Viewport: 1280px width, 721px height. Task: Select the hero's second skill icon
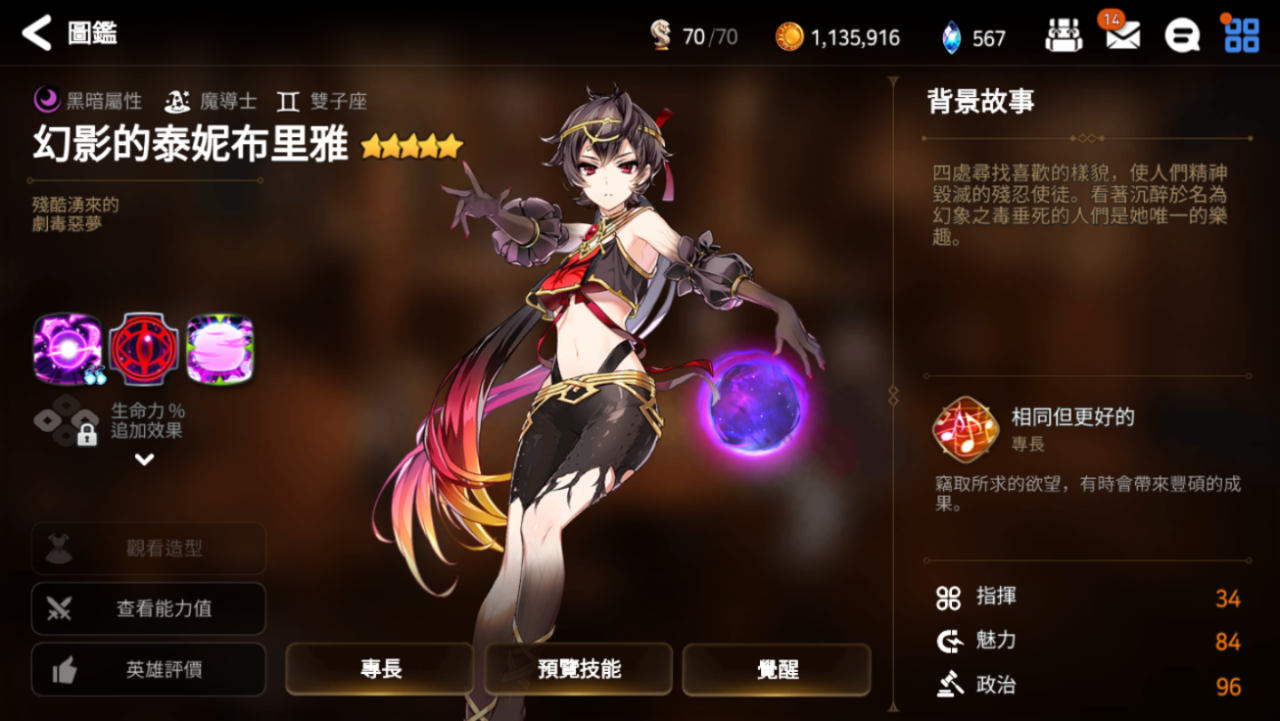click(142, 348)
